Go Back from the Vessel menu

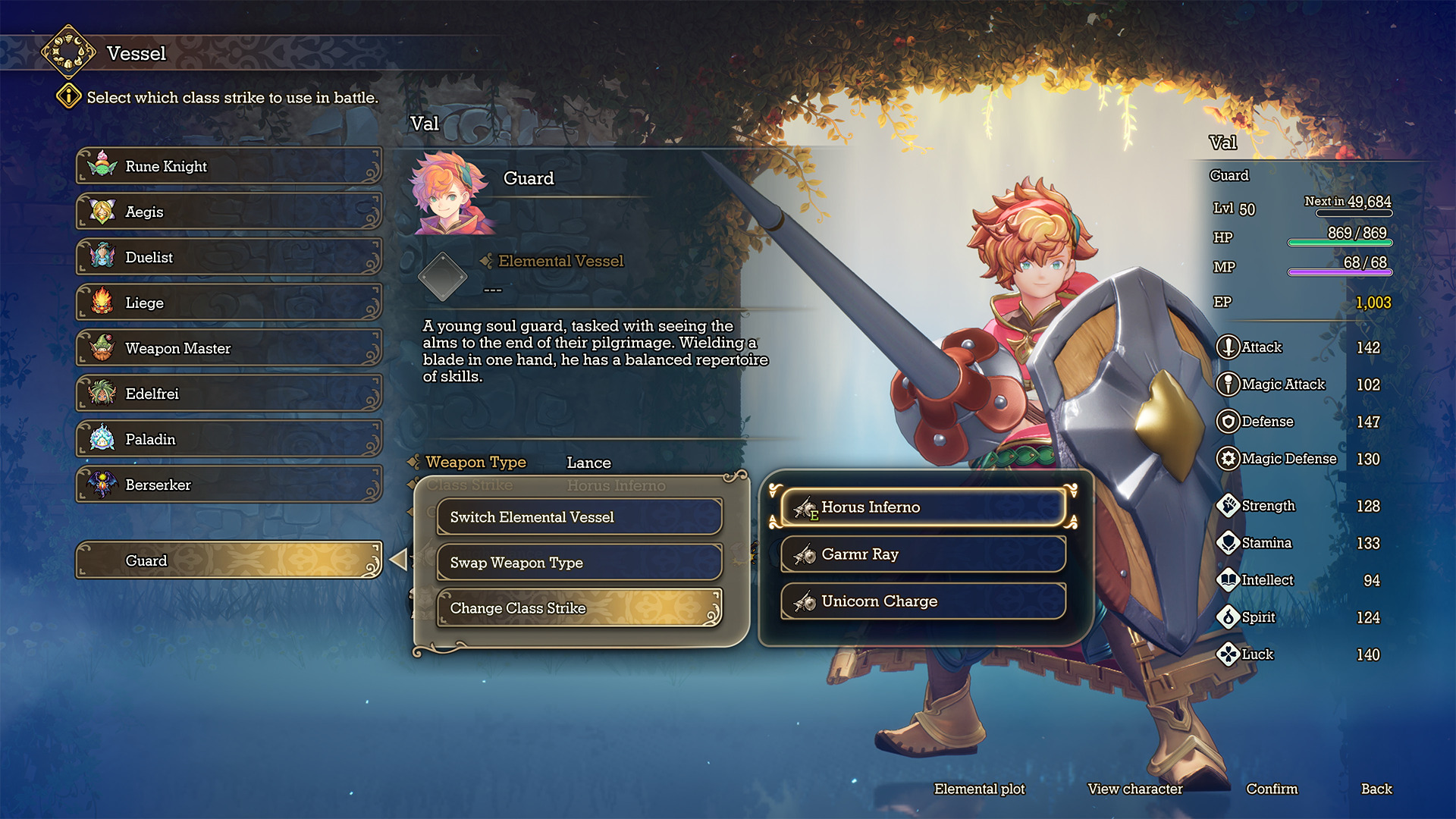pyautogui.click(x=1376, y=789)
